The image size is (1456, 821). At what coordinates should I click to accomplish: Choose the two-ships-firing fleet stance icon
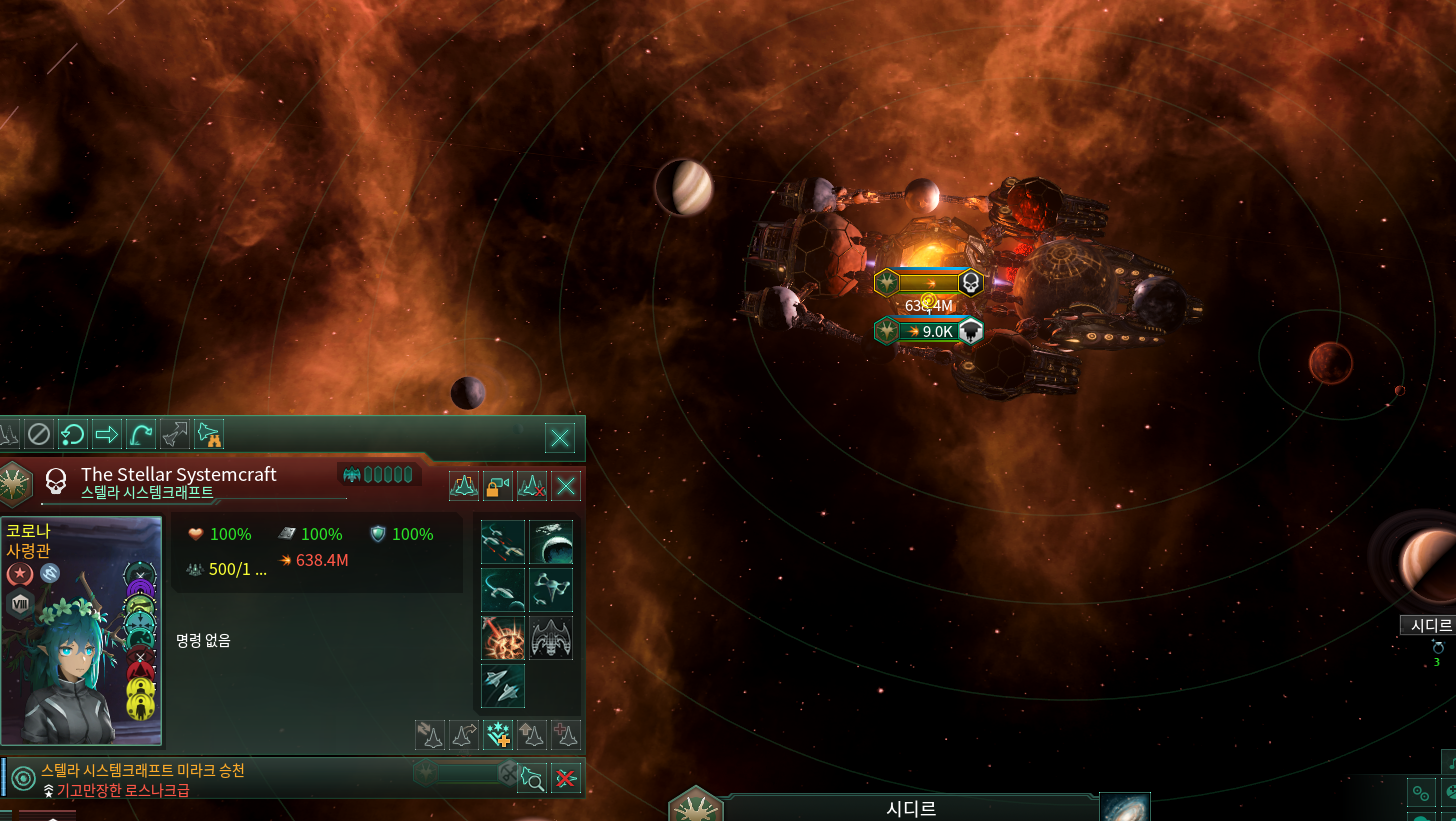503,541
